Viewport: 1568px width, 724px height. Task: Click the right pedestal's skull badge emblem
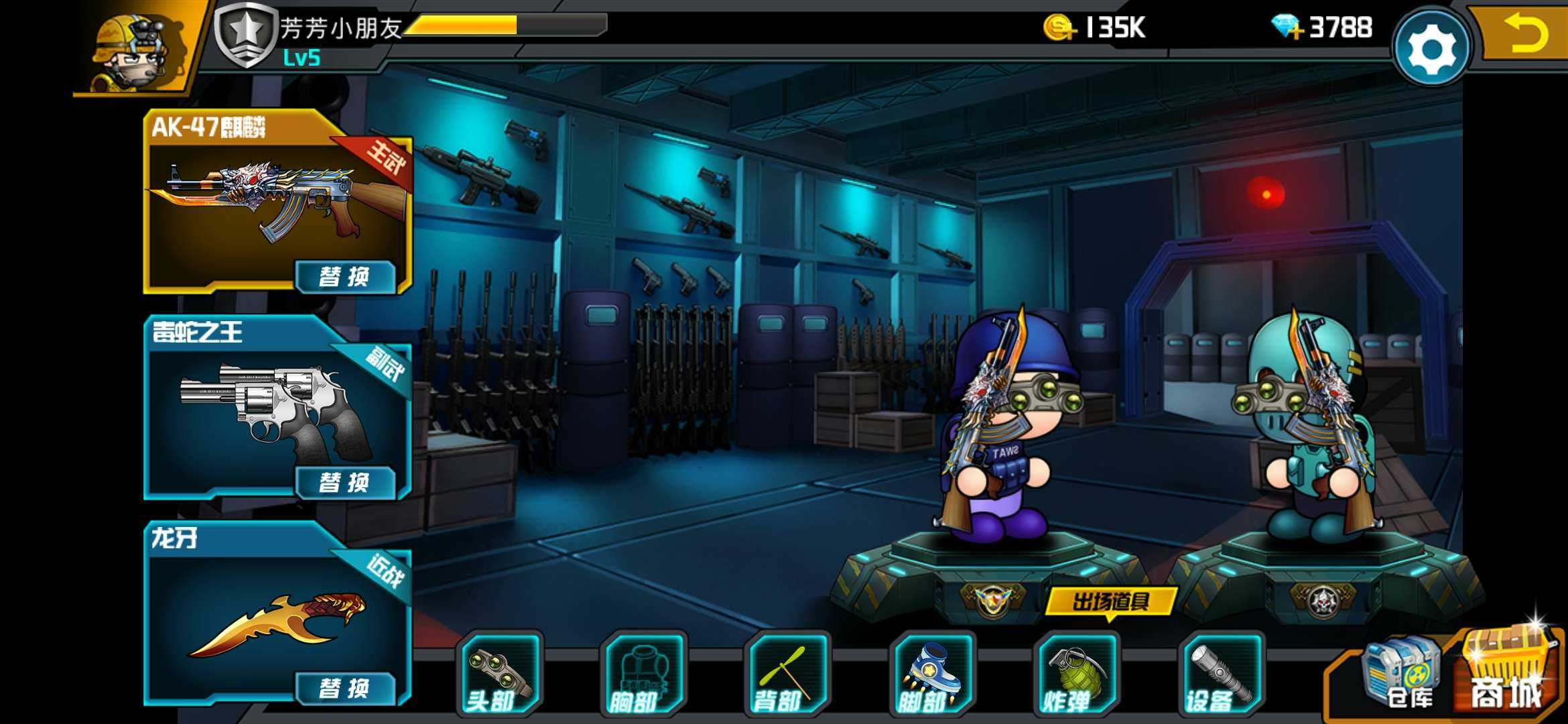1321,599
